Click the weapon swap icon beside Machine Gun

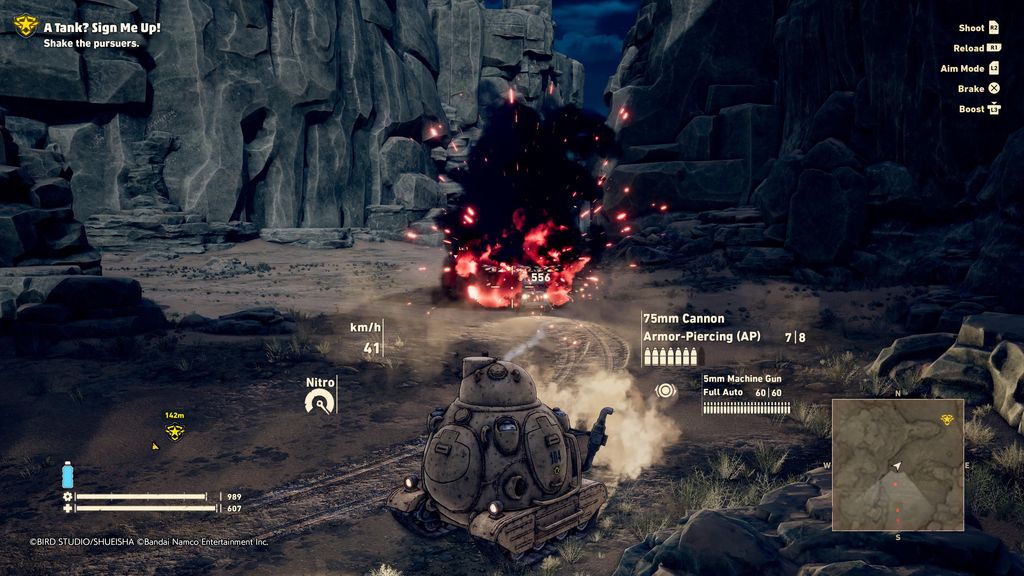(662, 390)
